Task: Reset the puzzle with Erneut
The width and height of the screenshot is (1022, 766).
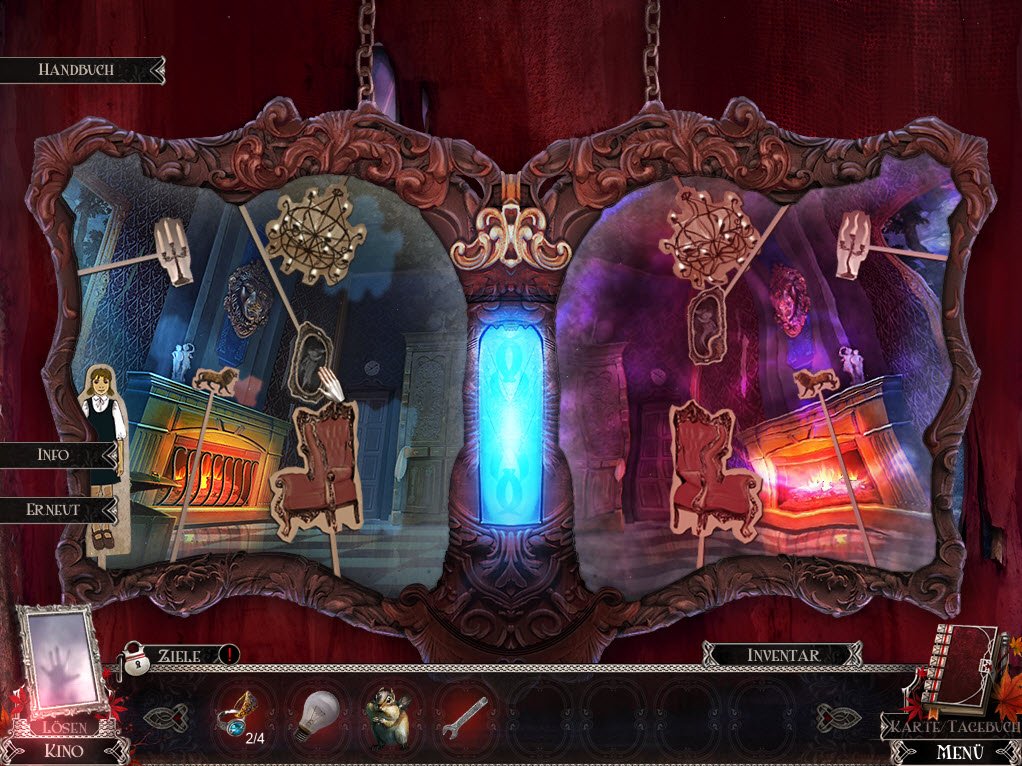Action: 54,508
